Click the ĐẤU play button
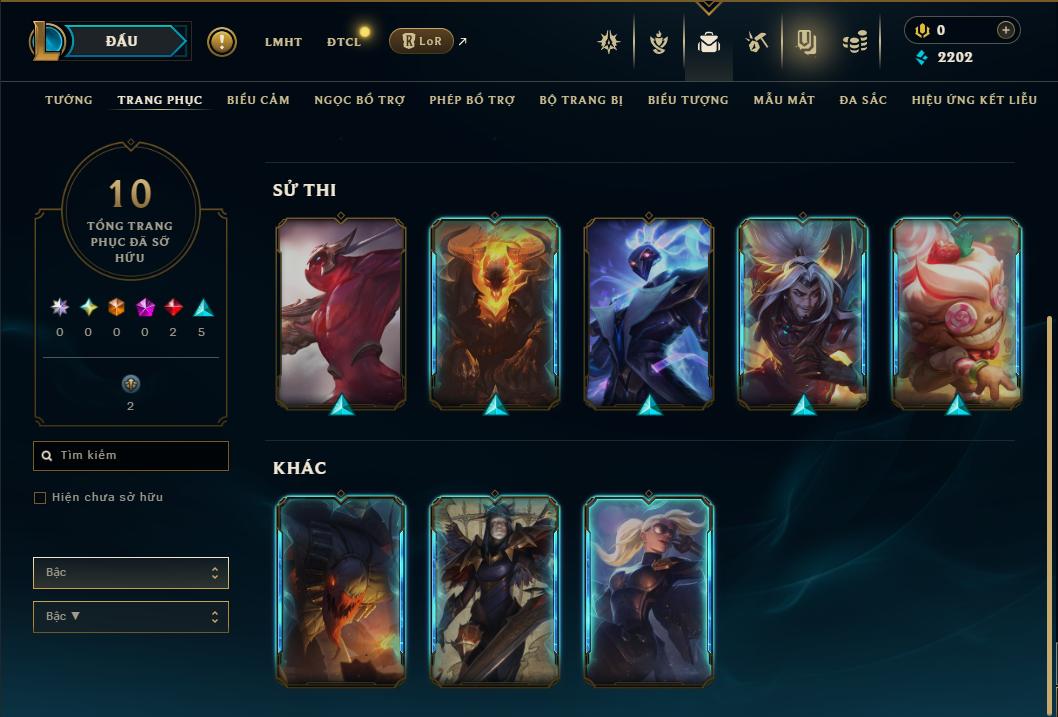 (122, 41)
